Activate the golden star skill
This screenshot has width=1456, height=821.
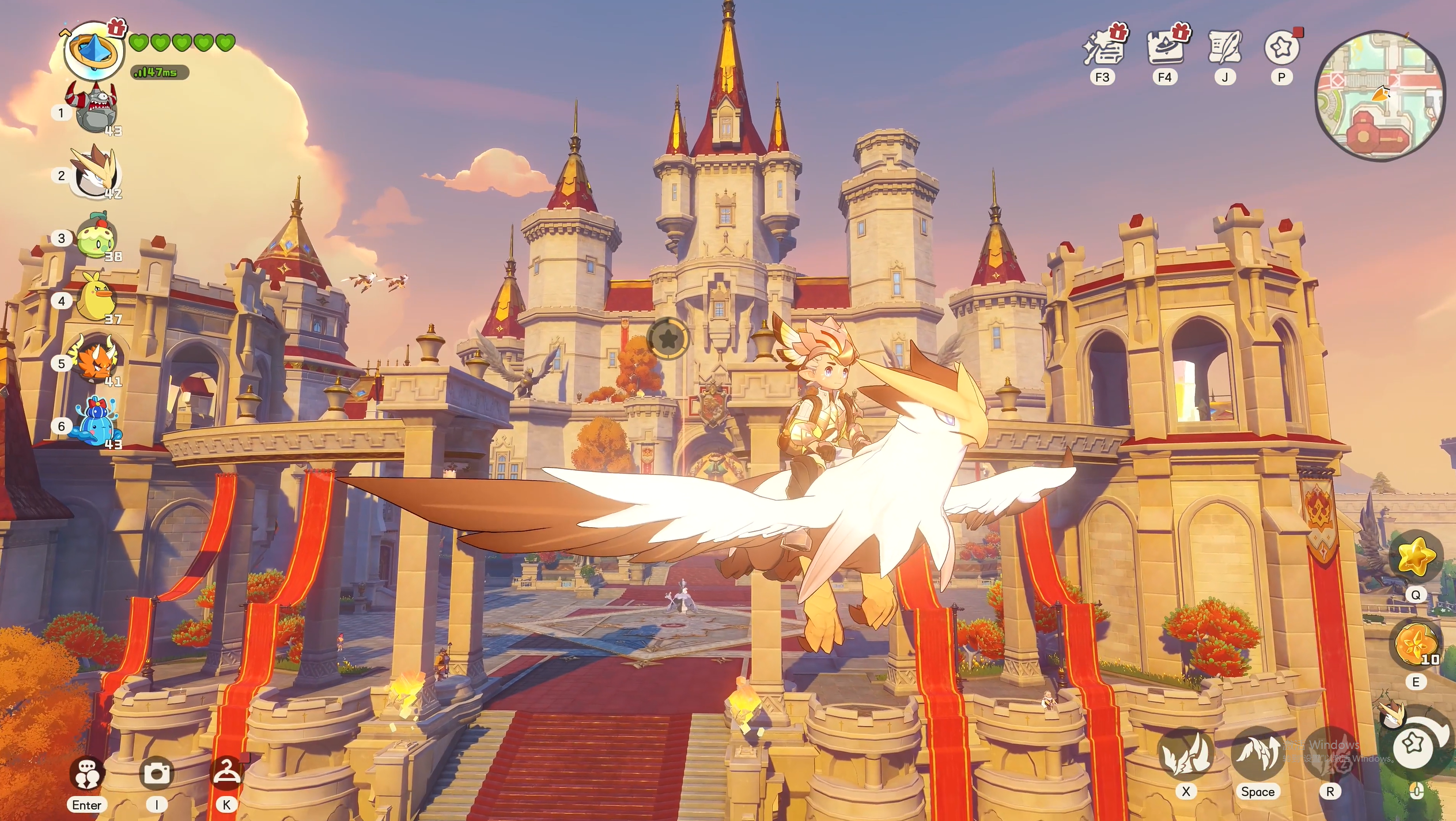[1416, 556]
